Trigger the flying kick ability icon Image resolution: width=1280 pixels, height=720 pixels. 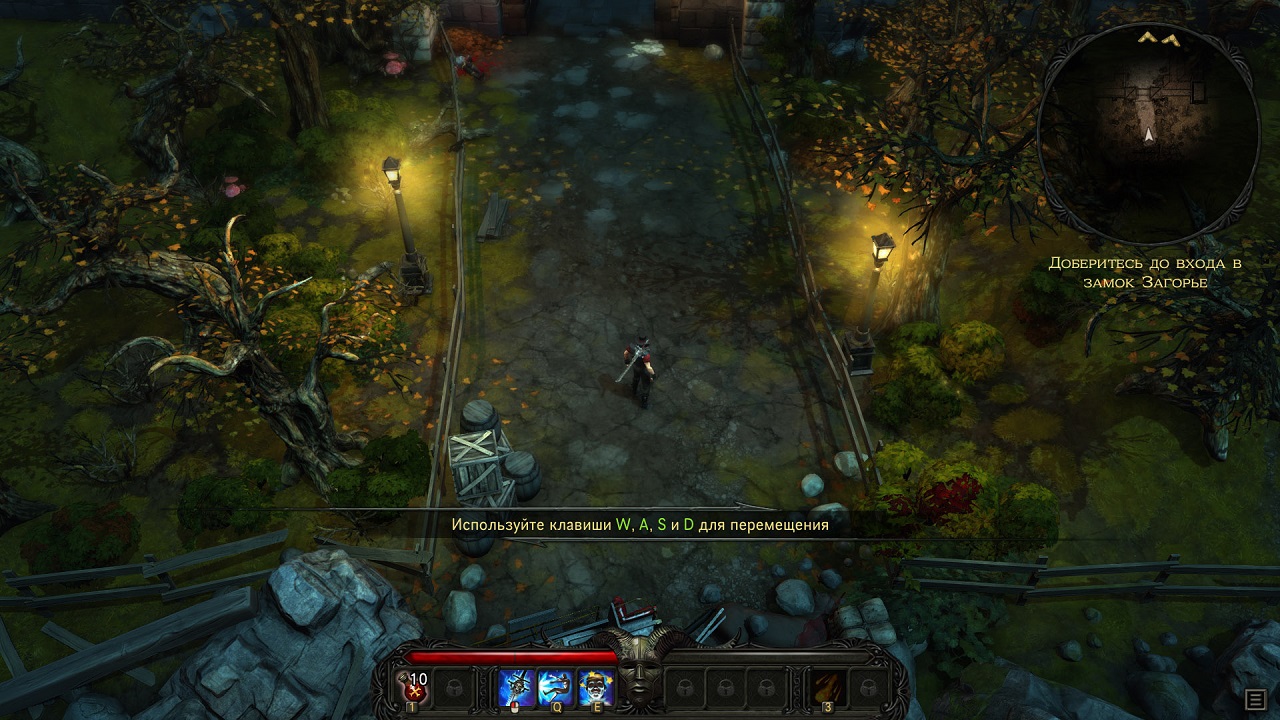pos(556,687)
